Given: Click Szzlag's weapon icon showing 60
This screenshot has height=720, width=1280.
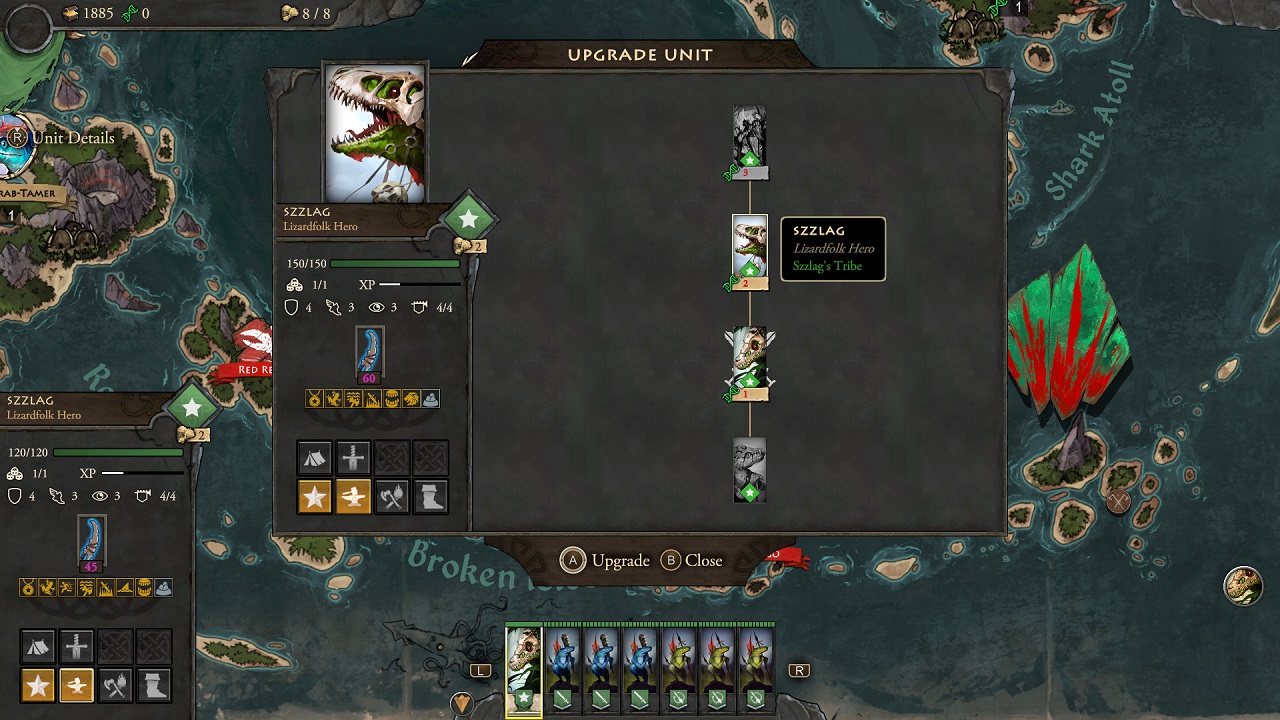Looking at the screenshot, I should pos(370,352).
